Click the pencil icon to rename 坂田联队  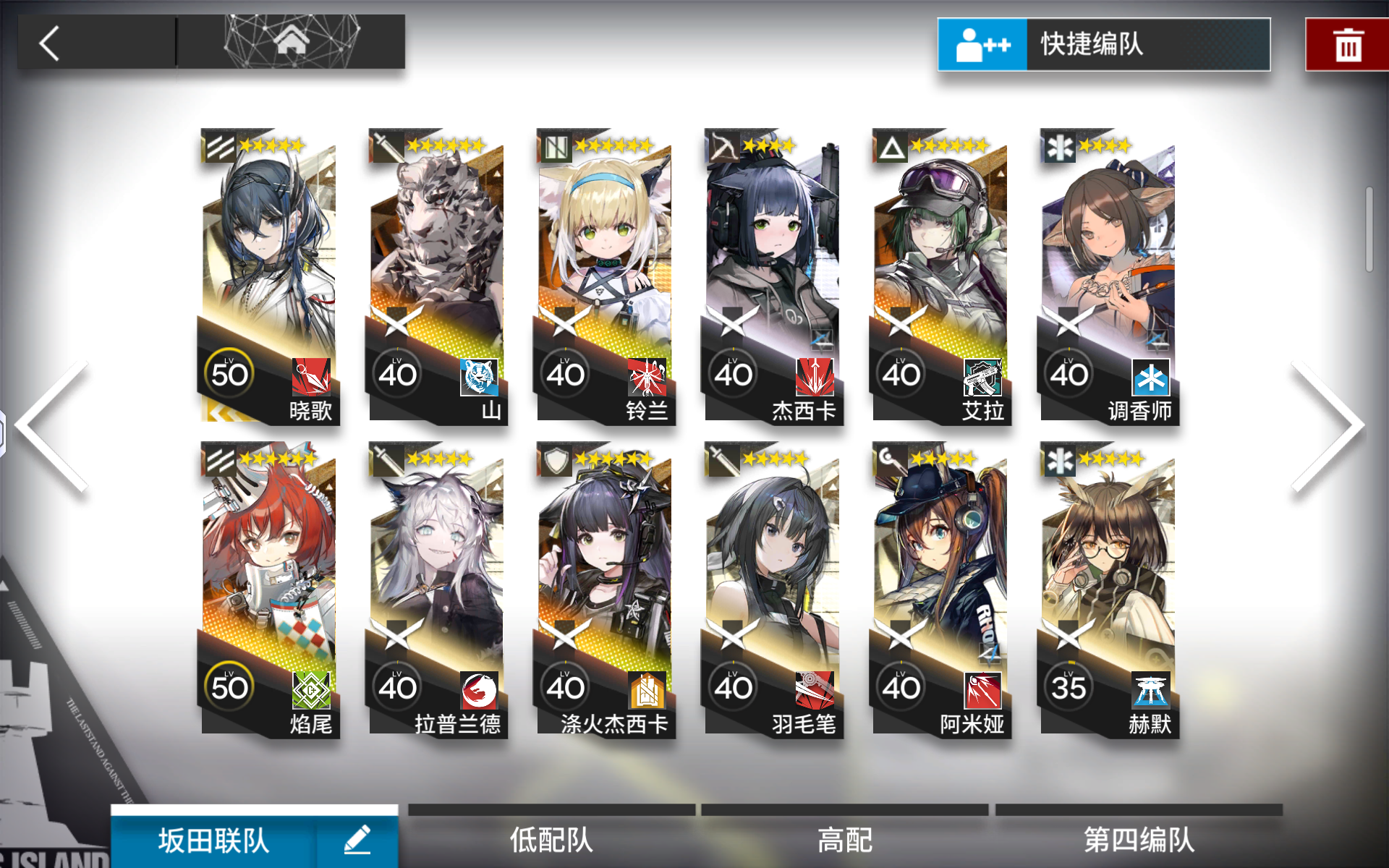(356, 841)
